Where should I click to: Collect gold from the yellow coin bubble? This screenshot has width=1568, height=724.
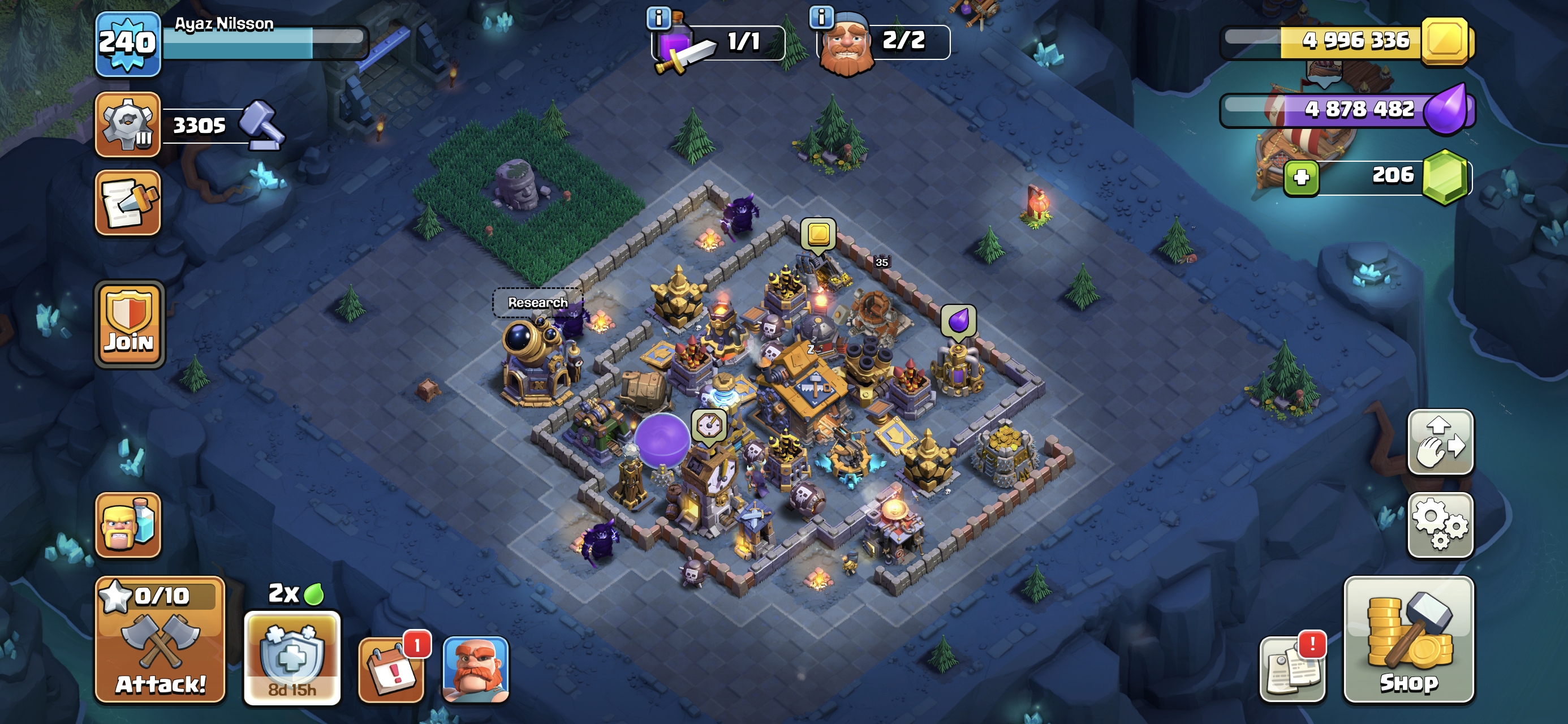(x=818, y=234)
